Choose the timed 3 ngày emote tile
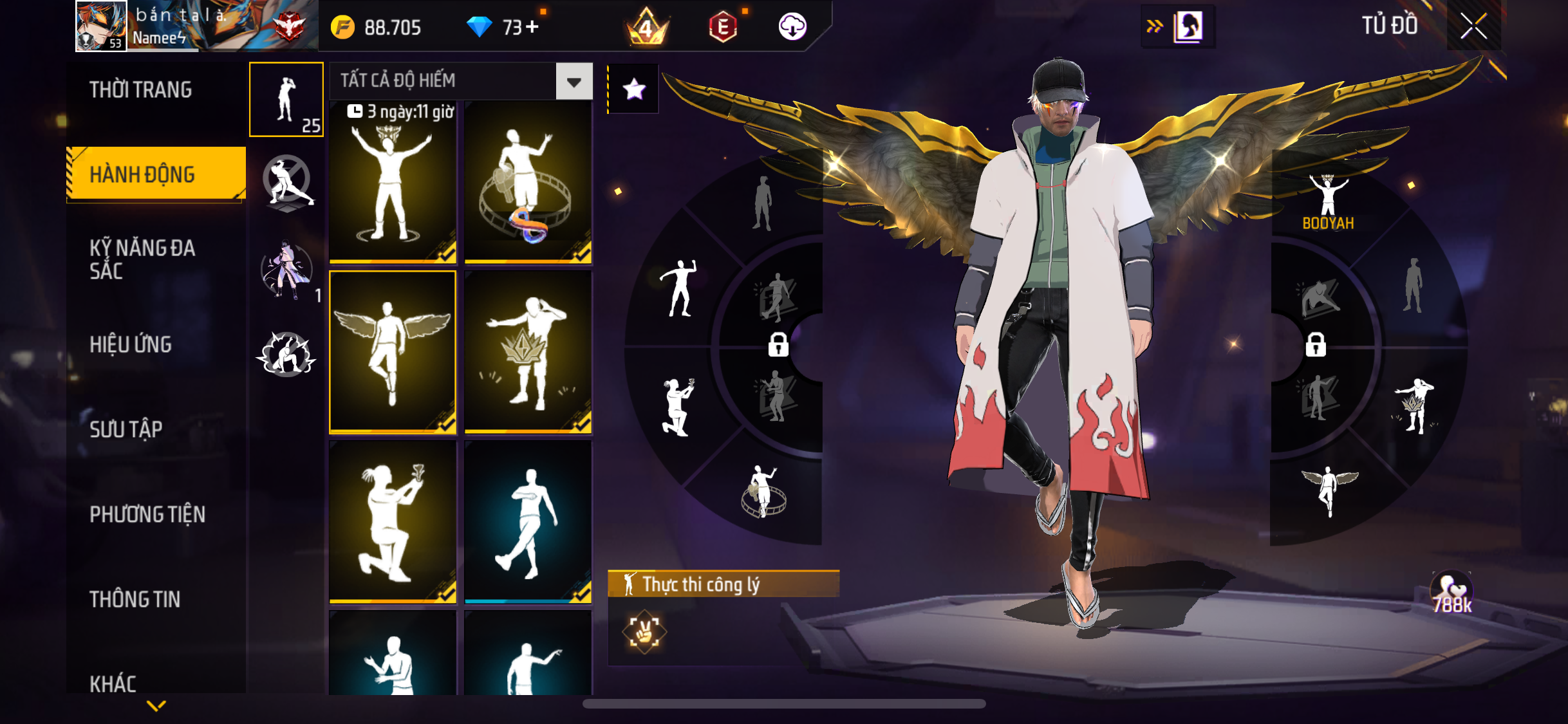Image resolution: width=1568 pixels, height=724 pixels. pos(393,183)
